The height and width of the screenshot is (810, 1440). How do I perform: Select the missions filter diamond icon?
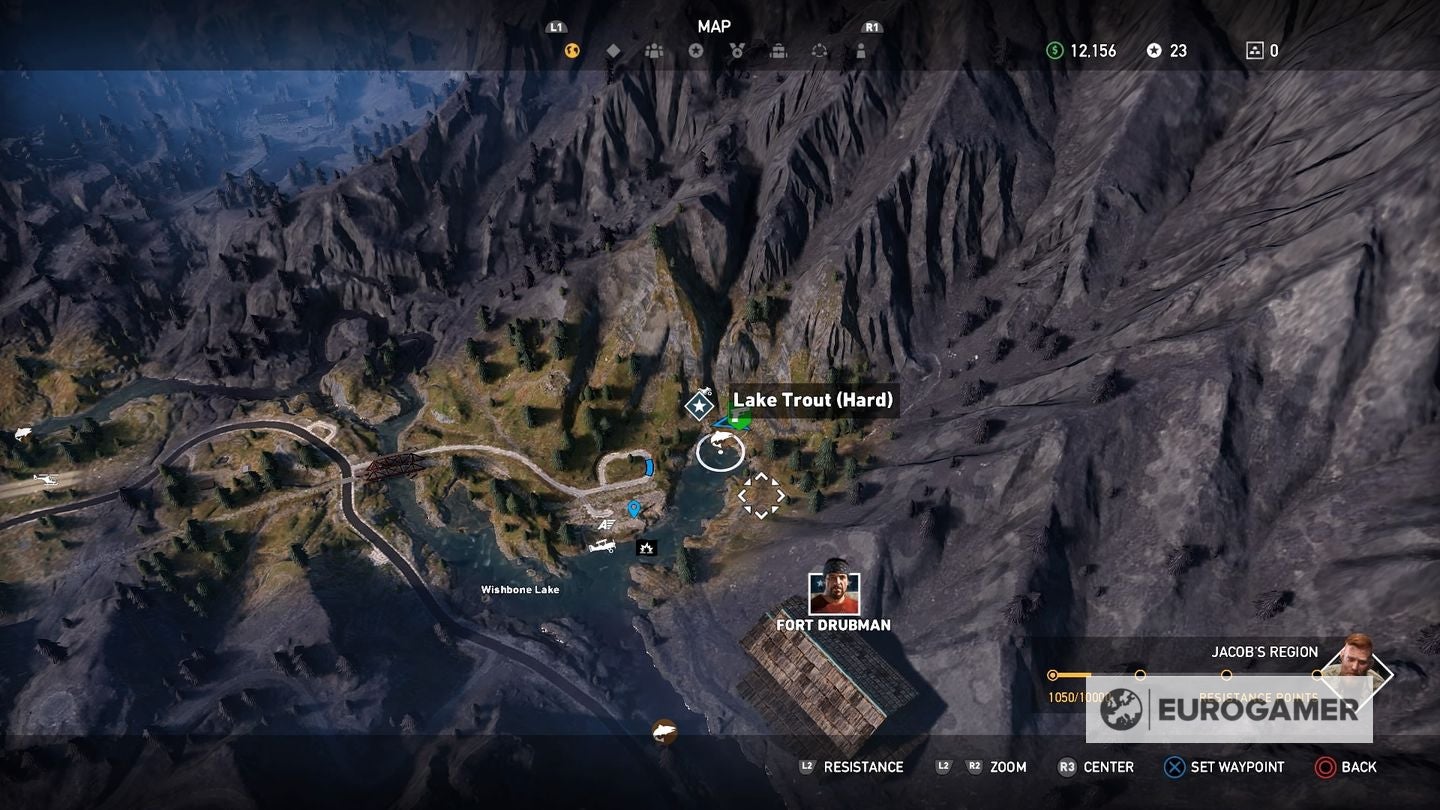click(613, 48)
